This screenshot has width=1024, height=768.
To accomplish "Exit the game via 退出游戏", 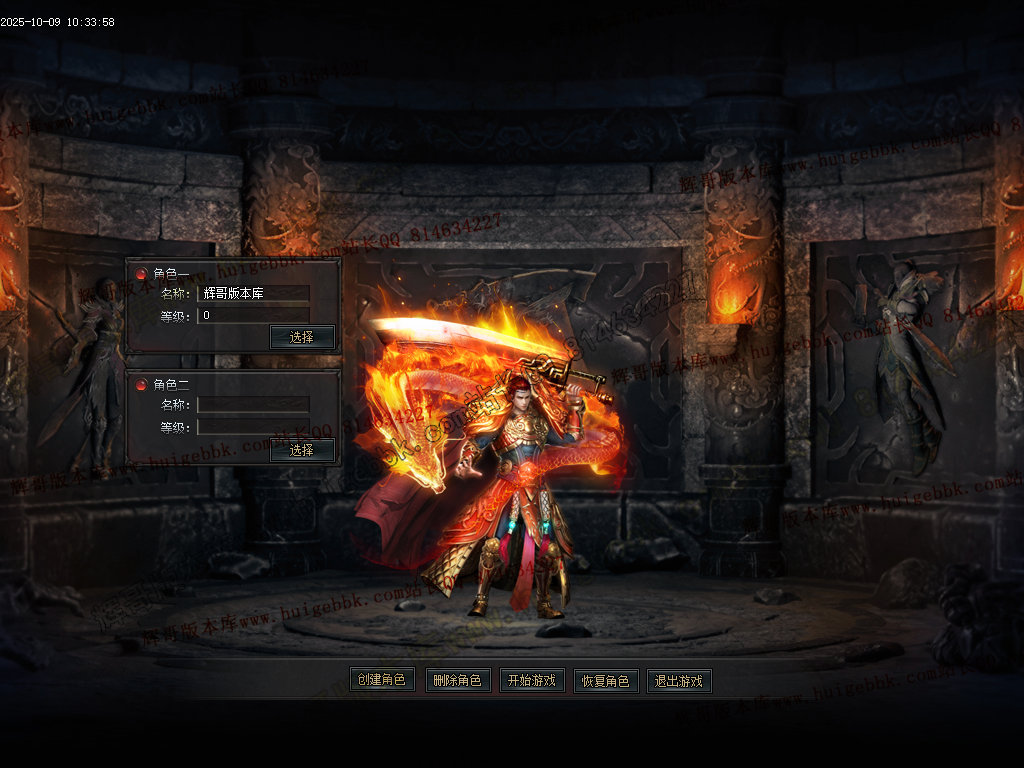I will click(679, 681).
